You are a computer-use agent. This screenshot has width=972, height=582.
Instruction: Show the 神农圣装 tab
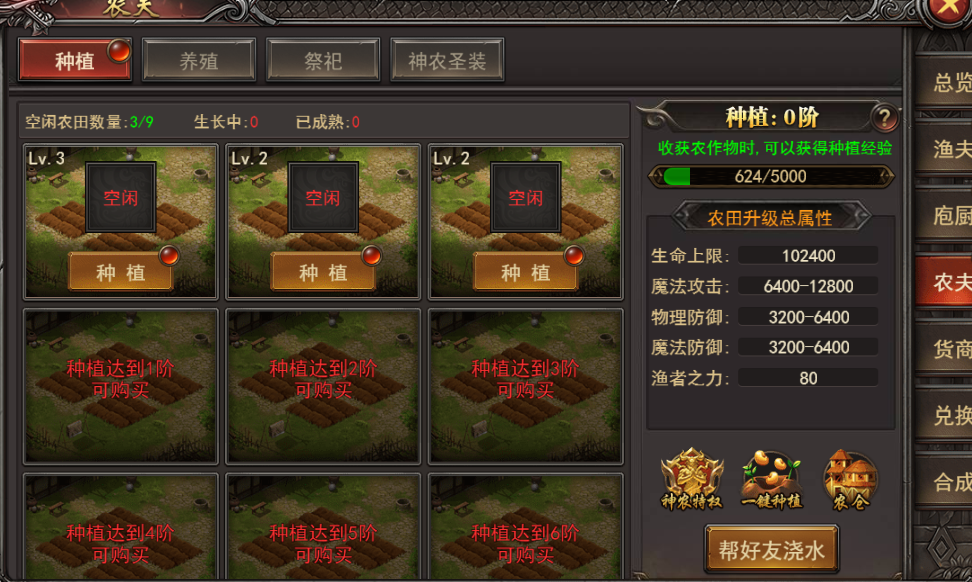(x=446, y=60)
